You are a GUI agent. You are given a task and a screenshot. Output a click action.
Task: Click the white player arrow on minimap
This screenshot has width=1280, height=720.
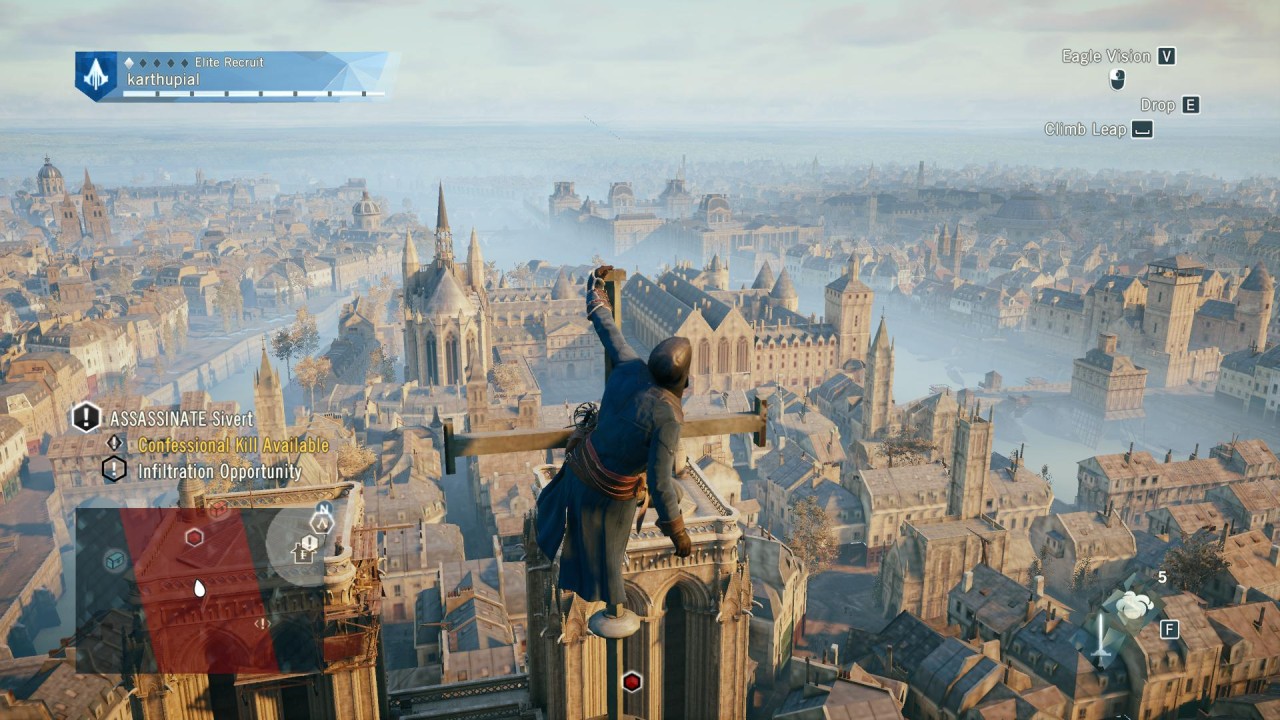pos(199,588)
